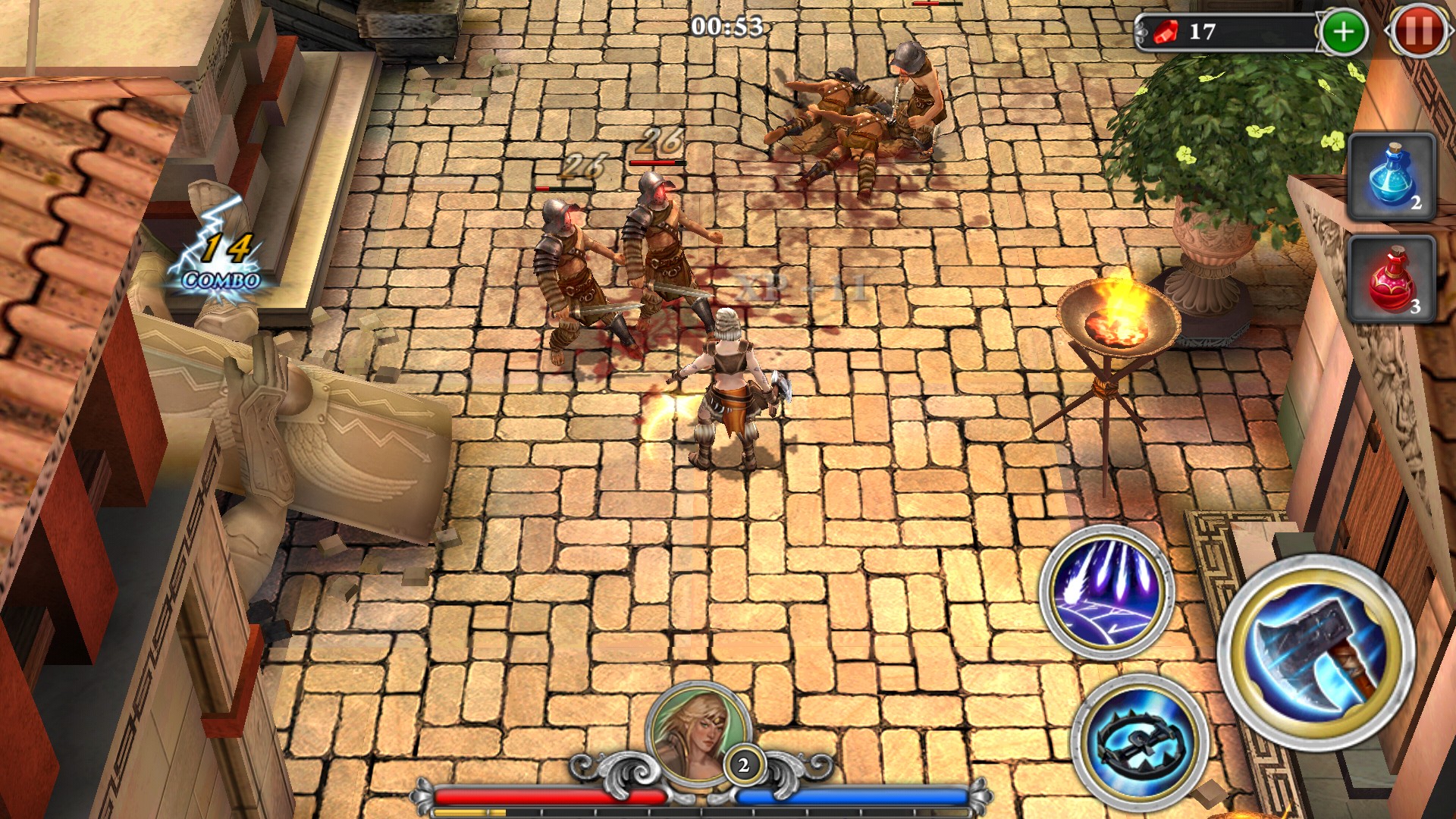Activate the falling meteors skill
This screenshot has height=819, width=1456.
[x=1107, y=591]
